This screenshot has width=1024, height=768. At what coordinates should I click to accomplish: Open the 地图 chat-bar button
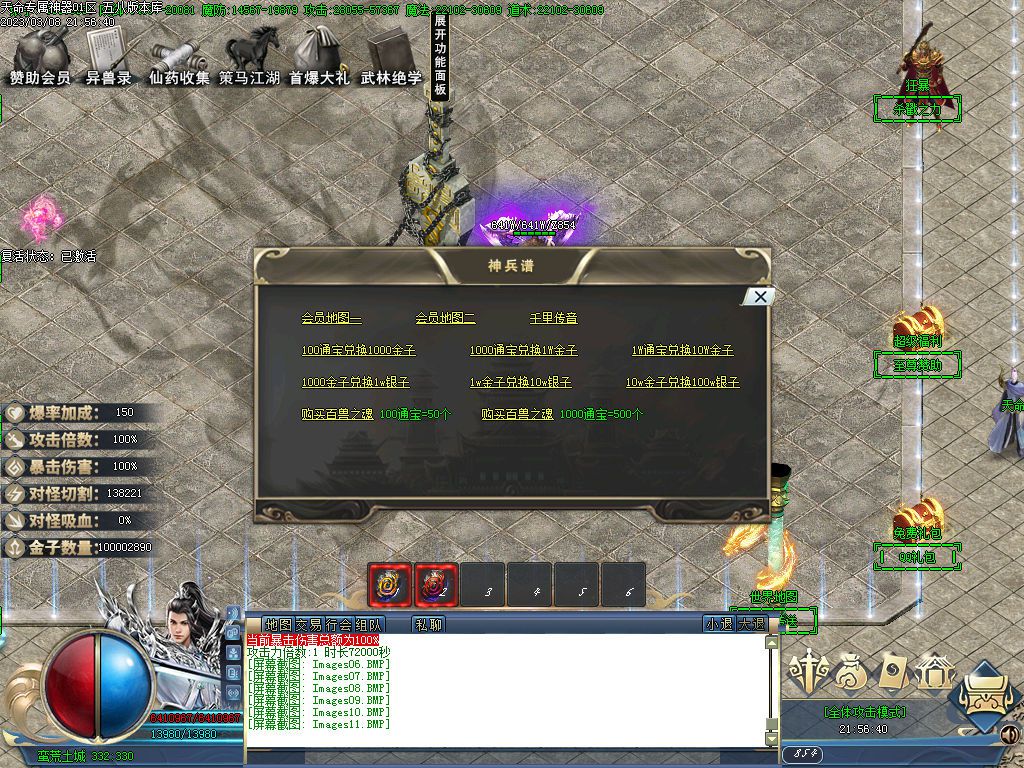pos(278,624)
